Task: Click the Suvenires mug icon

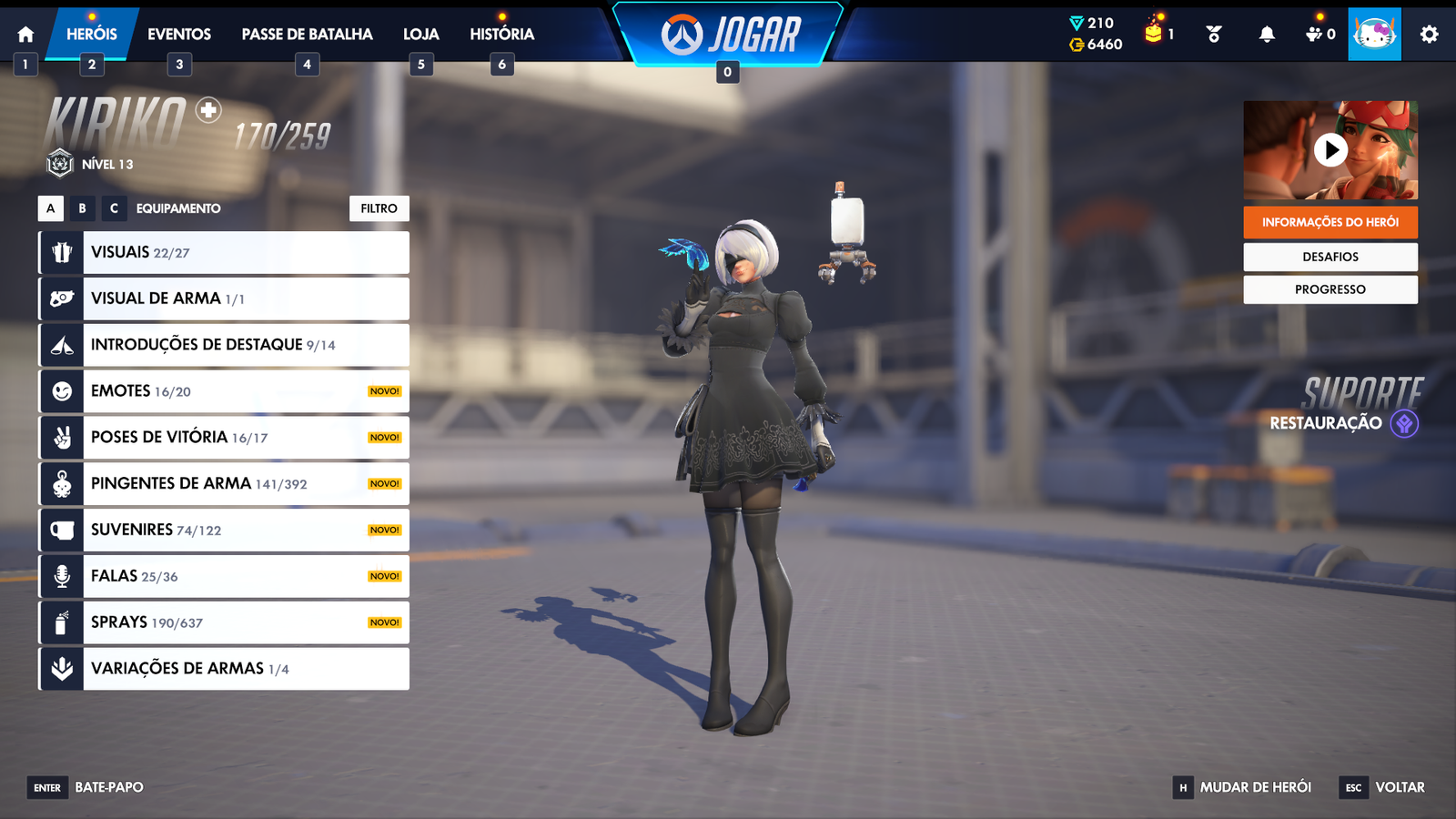Action: click(x=60, y=529)
